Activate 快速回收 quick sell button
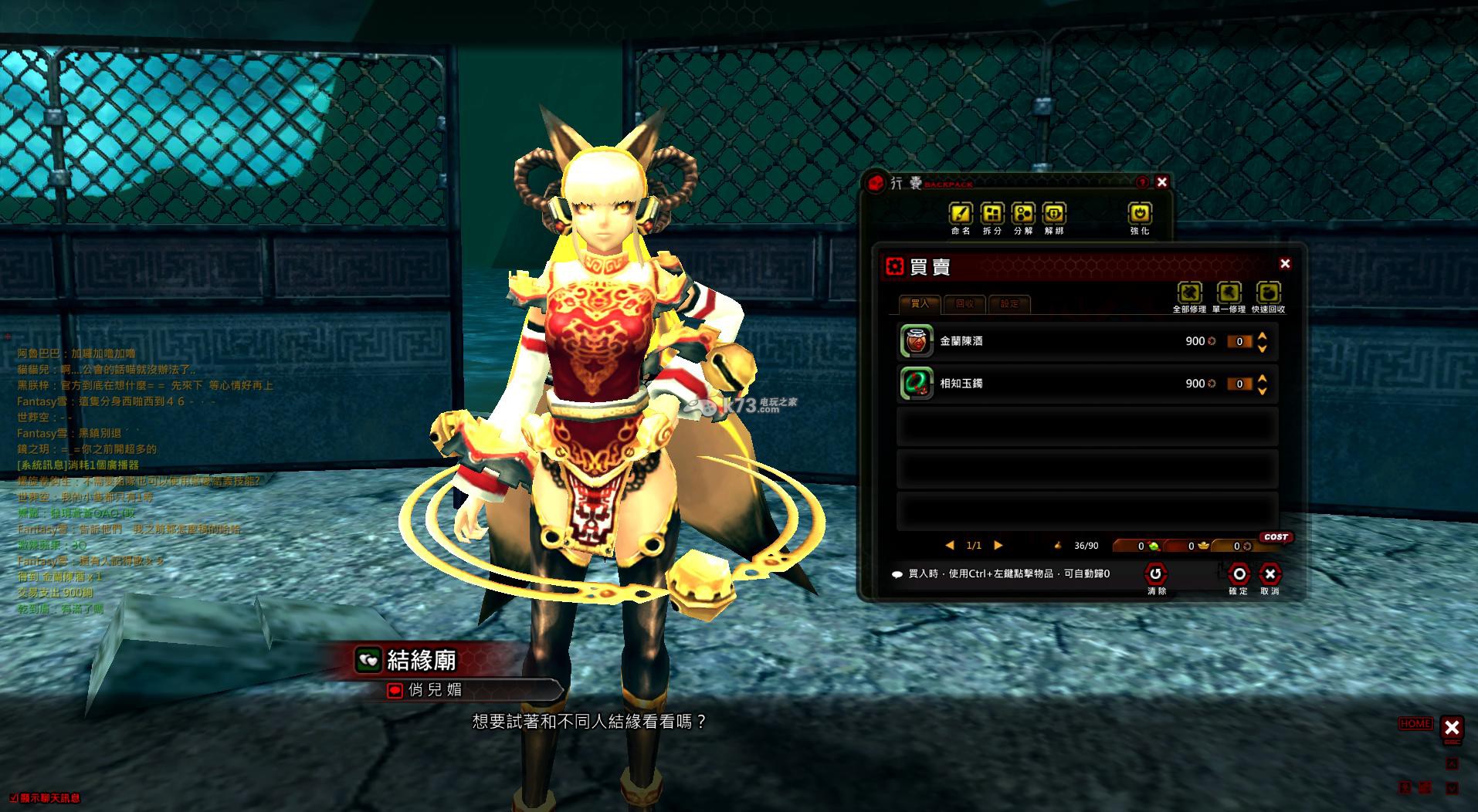 point(1268,293)
